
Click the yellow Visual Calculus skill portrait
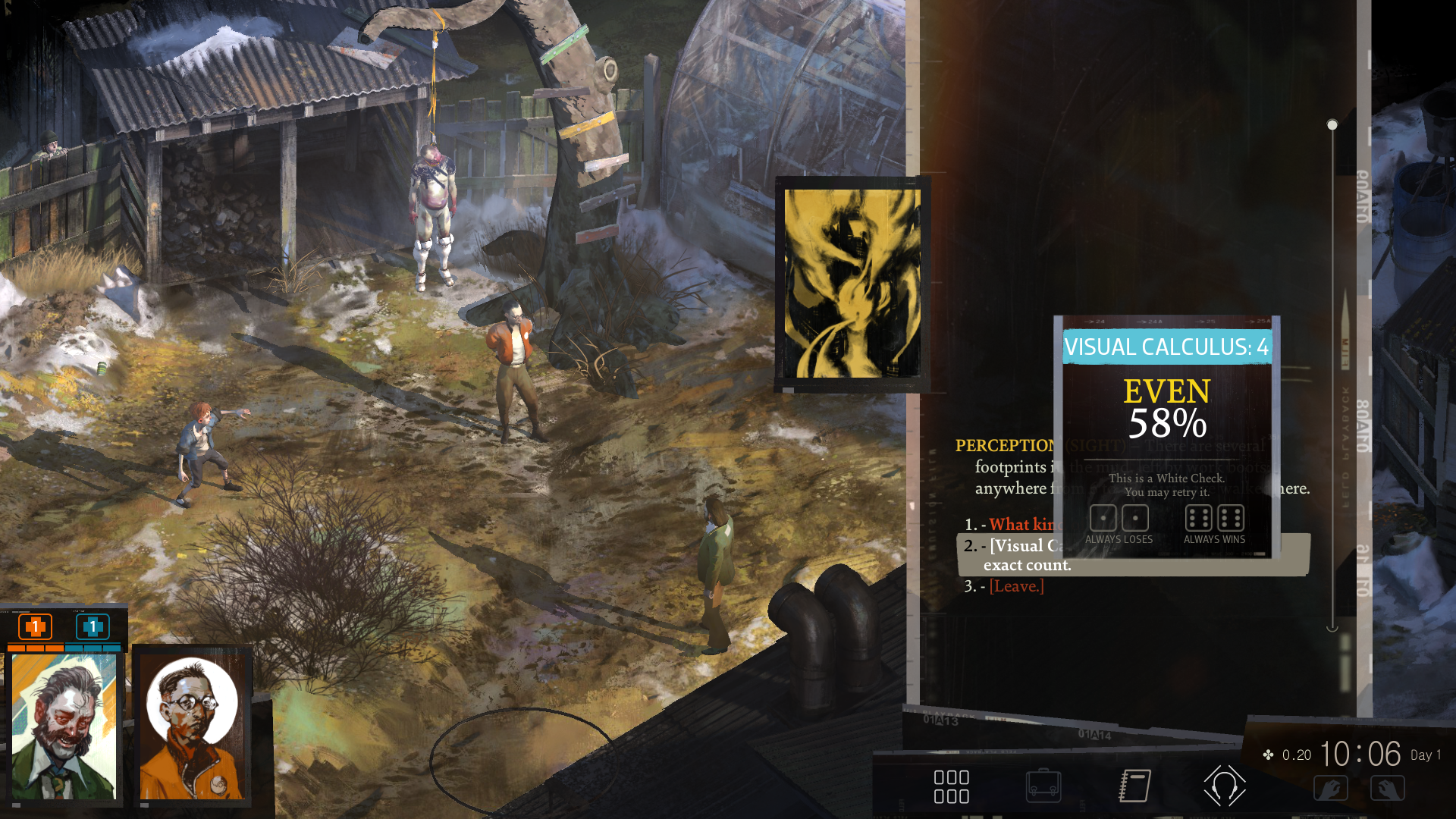point(852,283)
